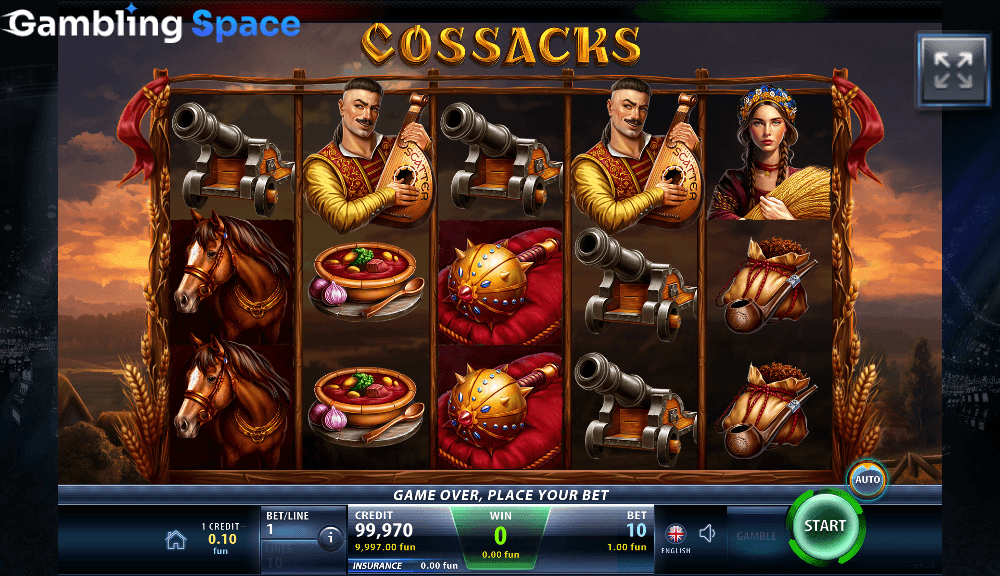Viewport: 1000px width, 576px height.
Task: Enable AUTO spin mode
Action: [866, 479]
